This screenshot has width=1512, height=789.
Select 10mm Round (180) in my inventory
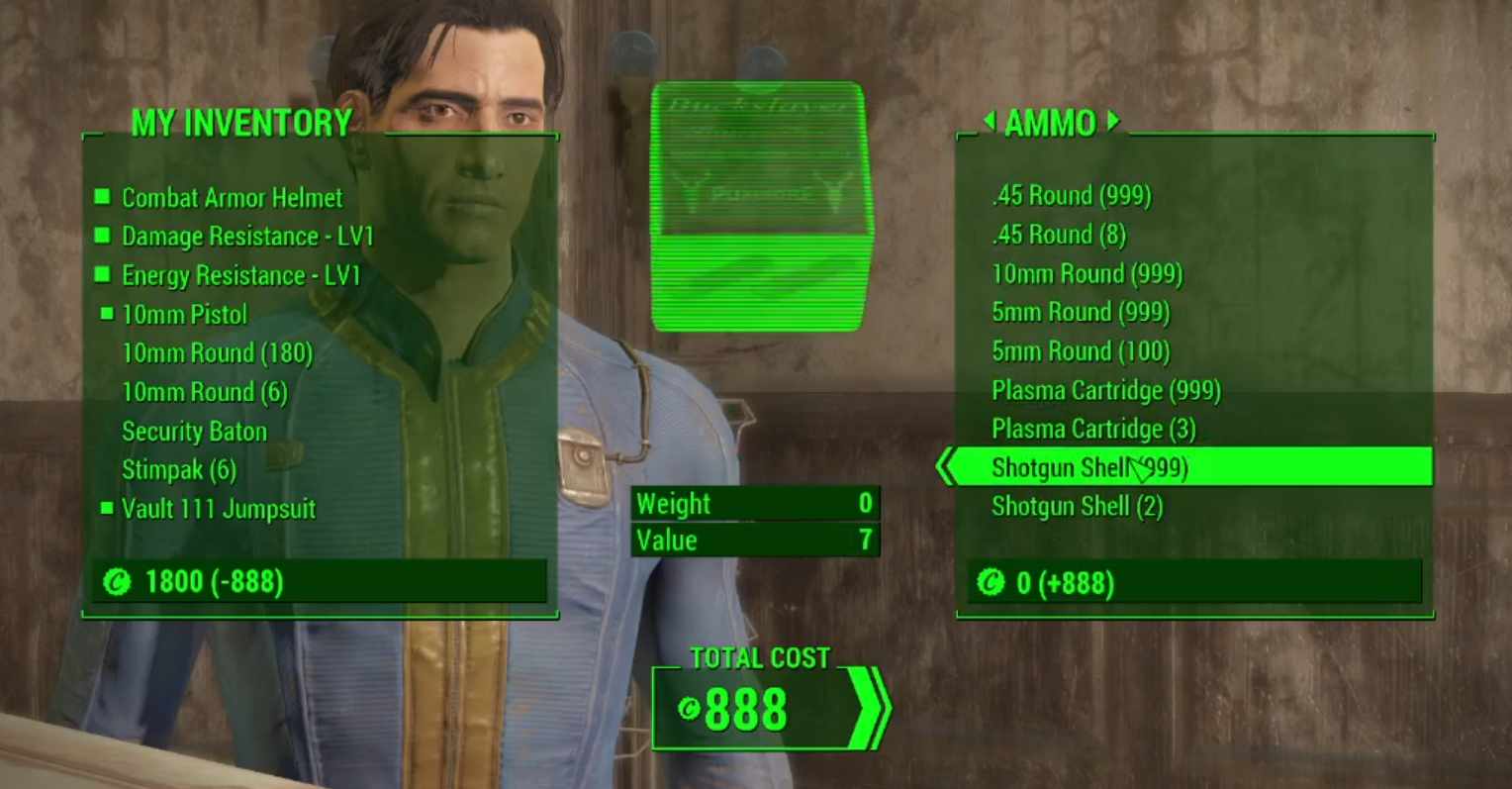click(217, 353)
